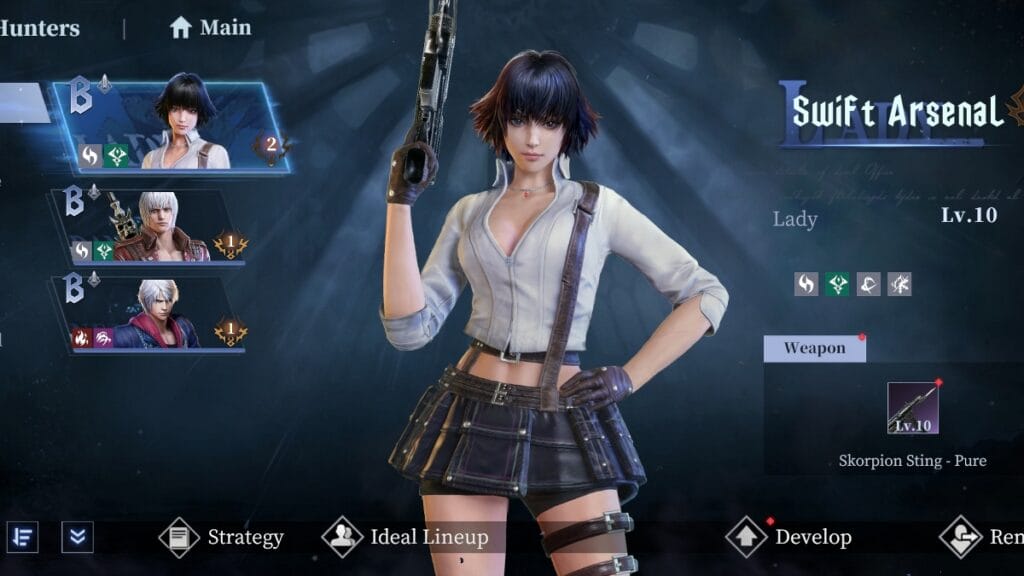This screenshot has width=1024, height=576.
Task: Switch to the Weapon tab
Action: coord(814,348)
